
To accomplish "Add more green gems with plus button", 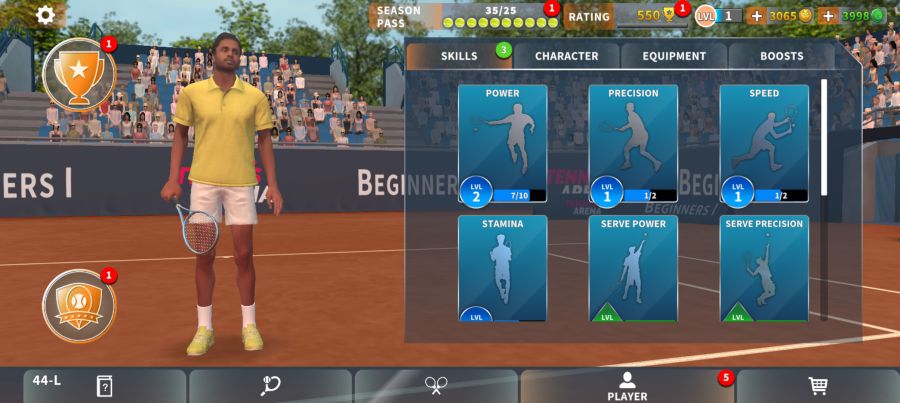I will [x=827, y=15].
